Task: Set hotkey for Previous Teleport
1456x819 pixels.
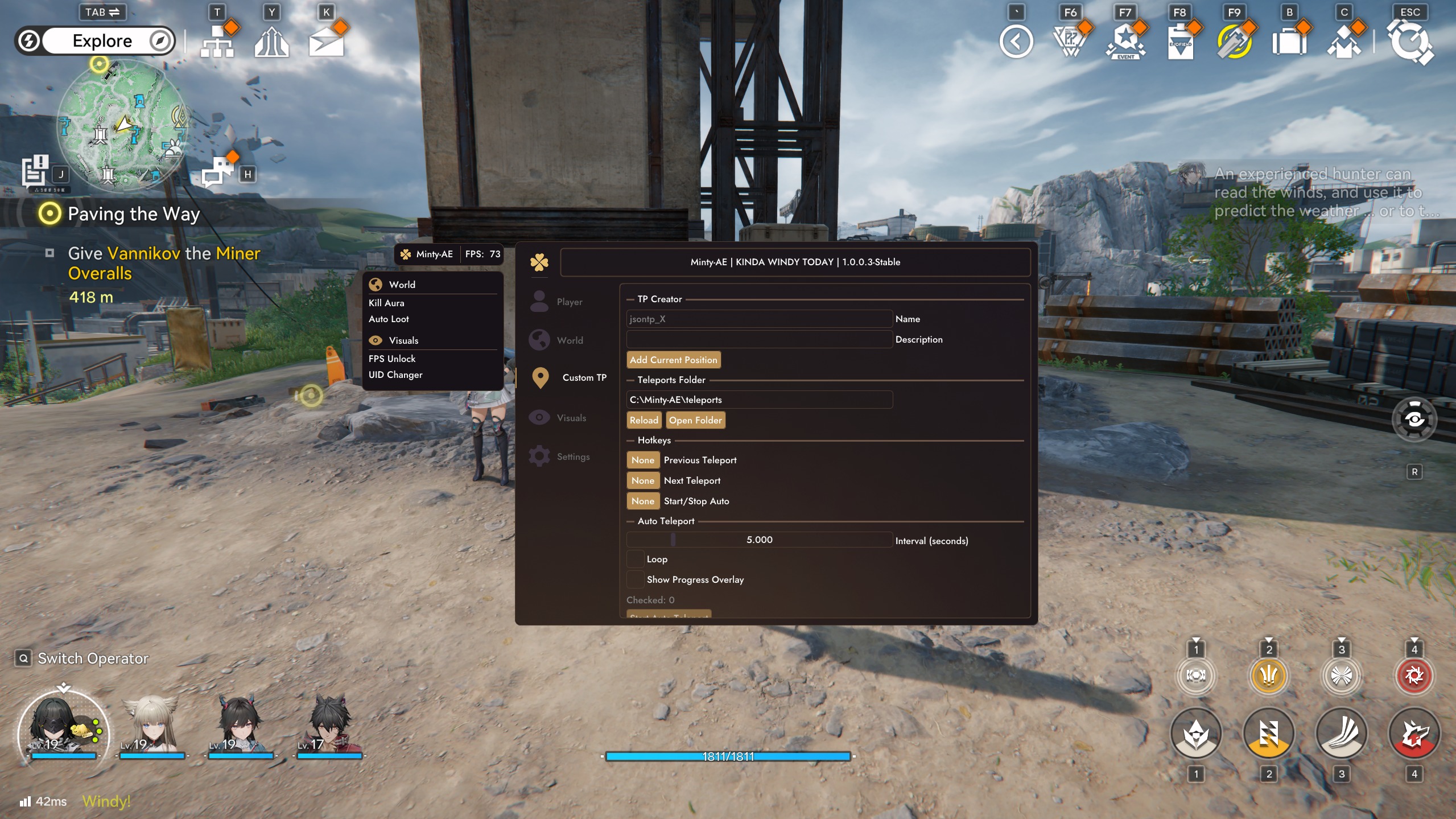Action: click(642, 460)
